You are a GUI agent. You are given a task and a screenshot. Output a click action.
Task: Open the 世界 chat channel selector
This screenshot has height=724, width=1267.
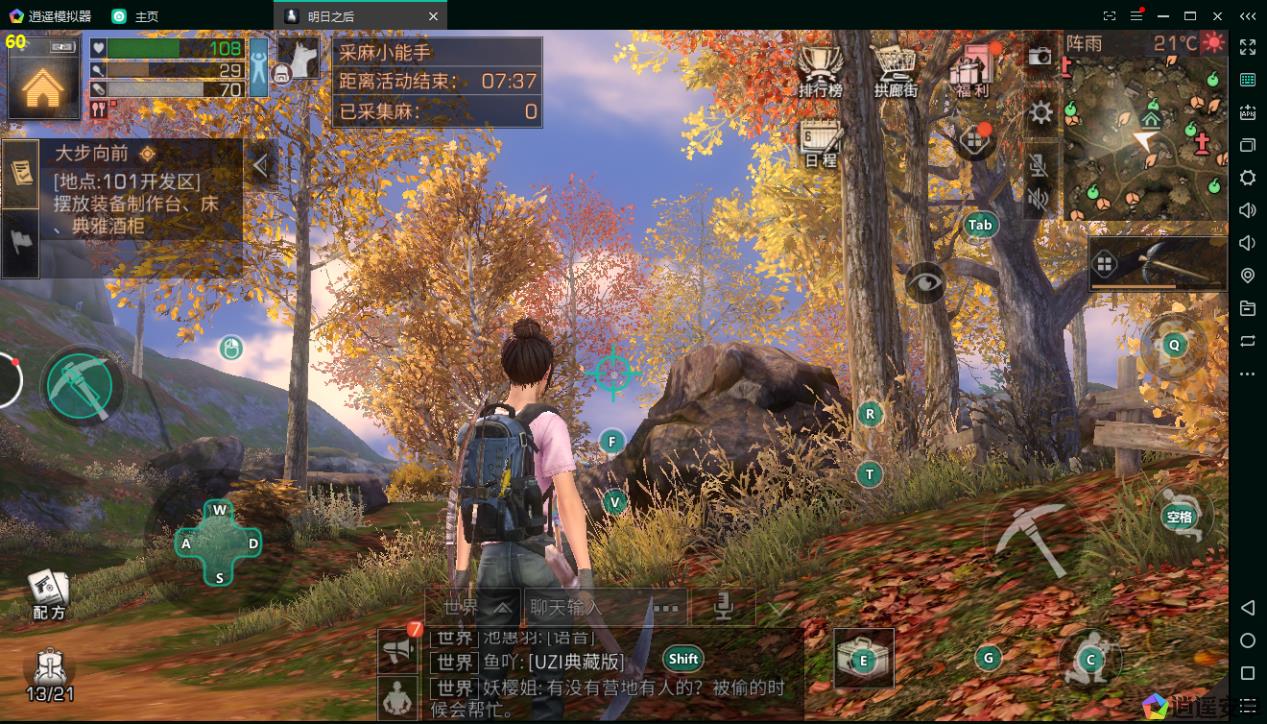(477, 607)
